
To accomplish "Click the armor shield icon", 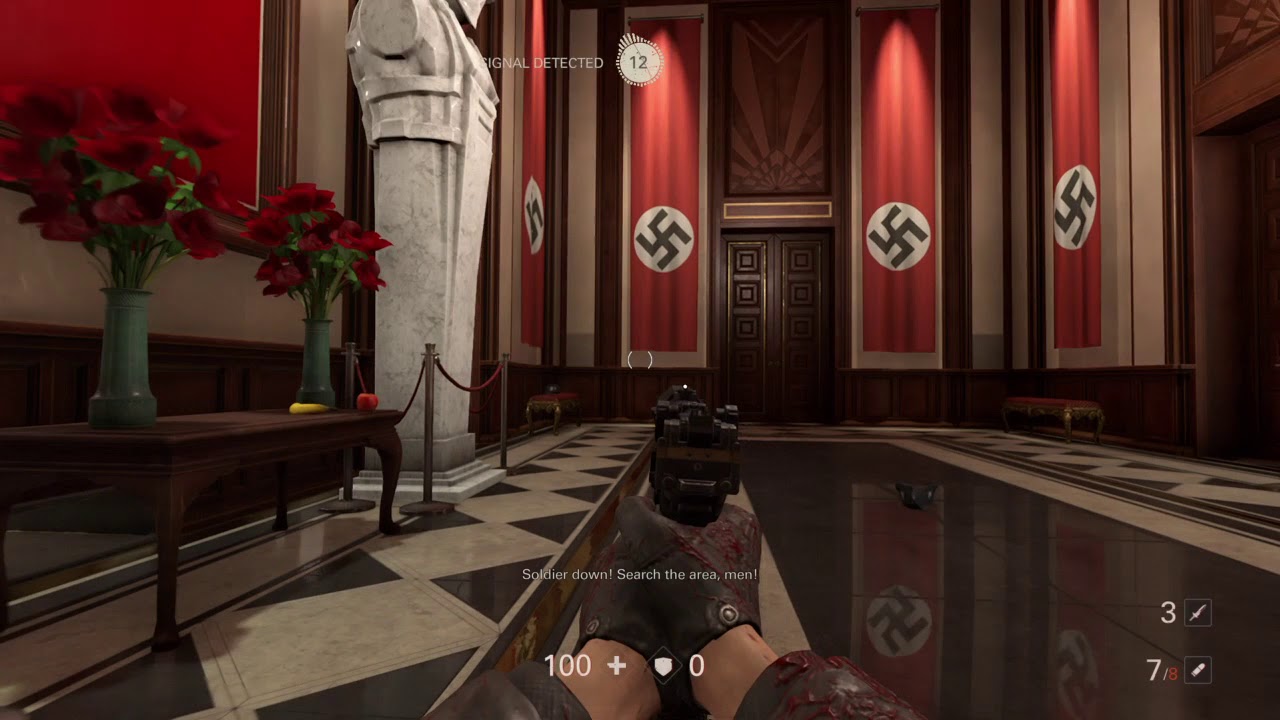I will (x=663, y=666).
